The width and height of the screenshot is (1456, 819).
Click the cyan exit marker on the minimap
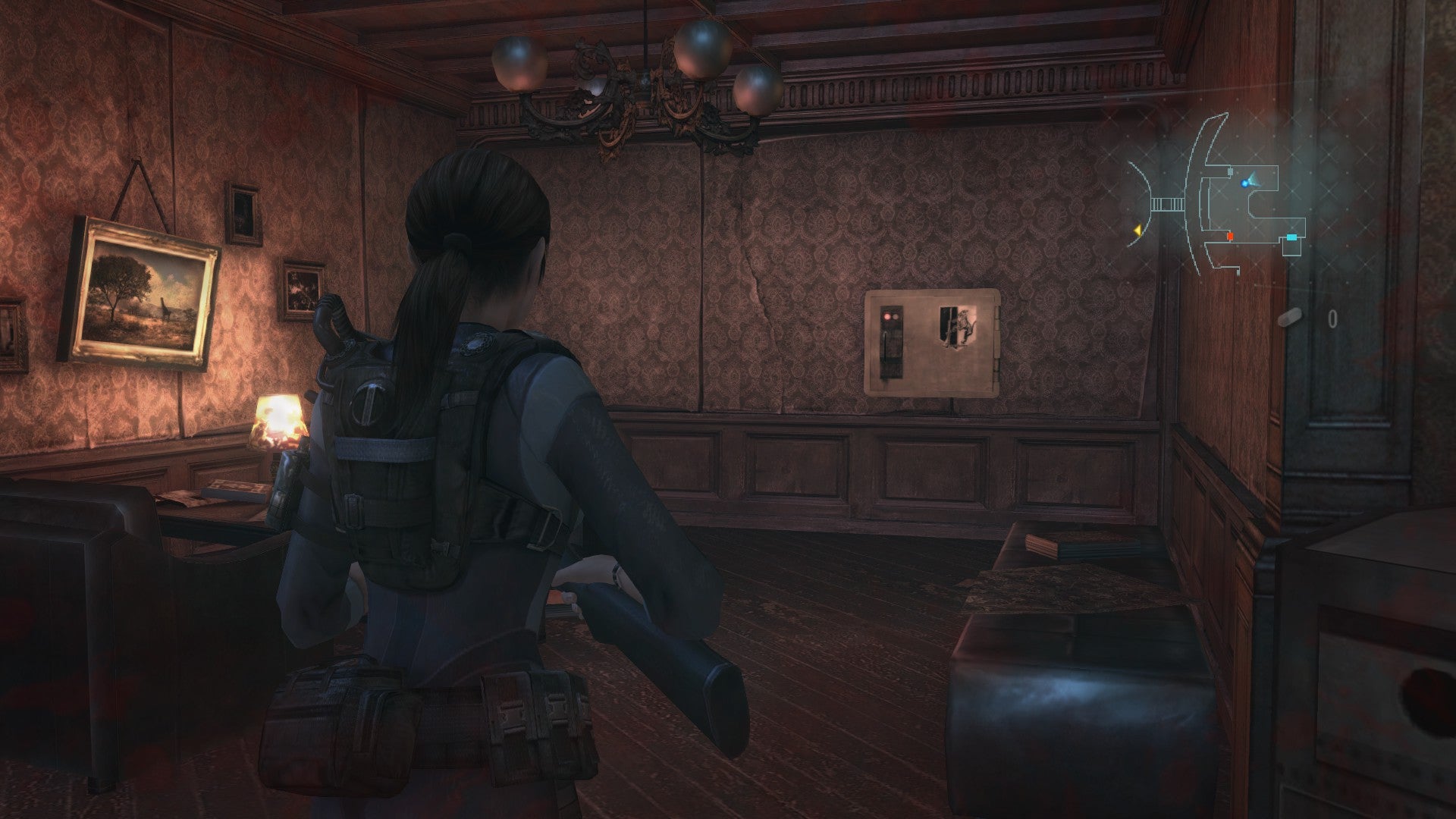point(1291,237)
